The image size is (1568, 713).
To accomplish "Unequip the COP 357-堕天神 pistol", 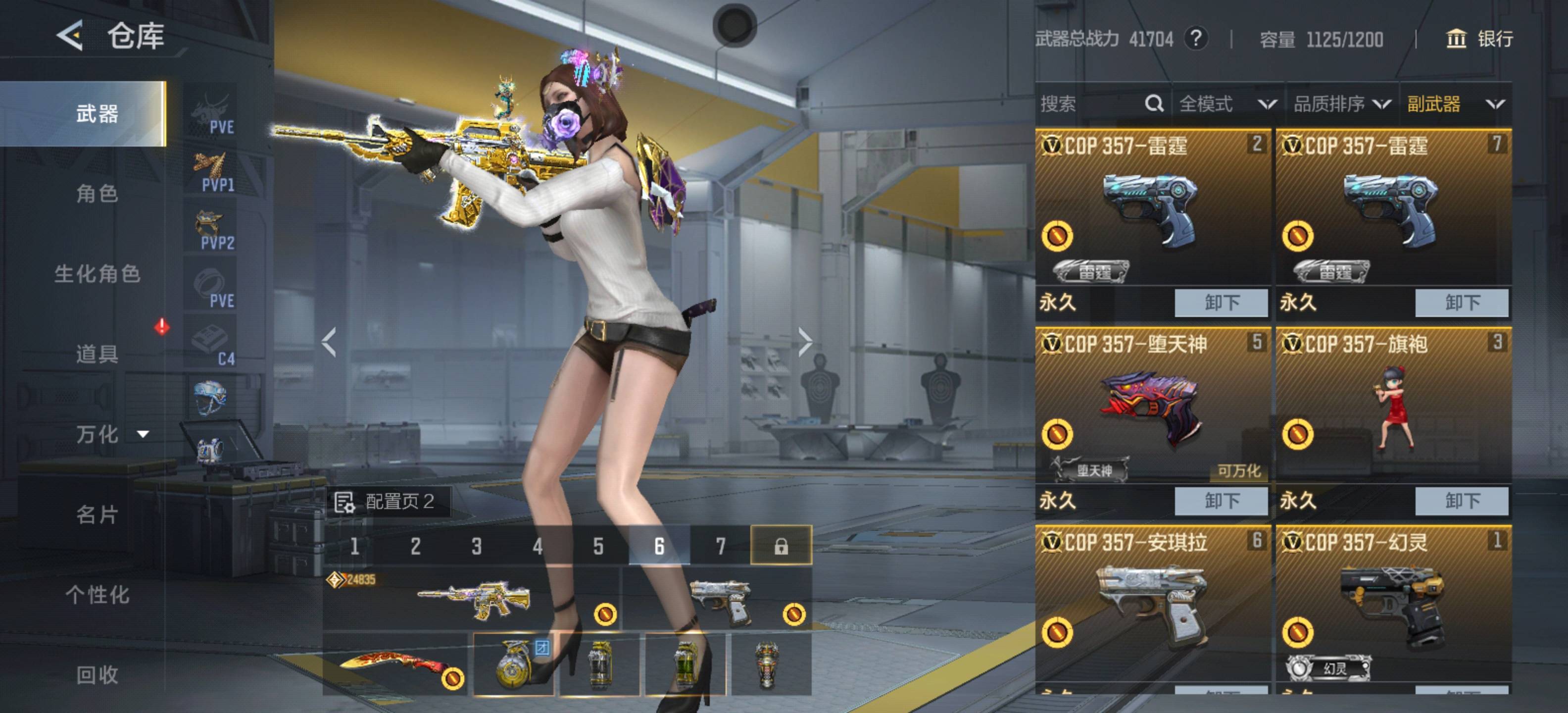I will (x=1221, y=501).
